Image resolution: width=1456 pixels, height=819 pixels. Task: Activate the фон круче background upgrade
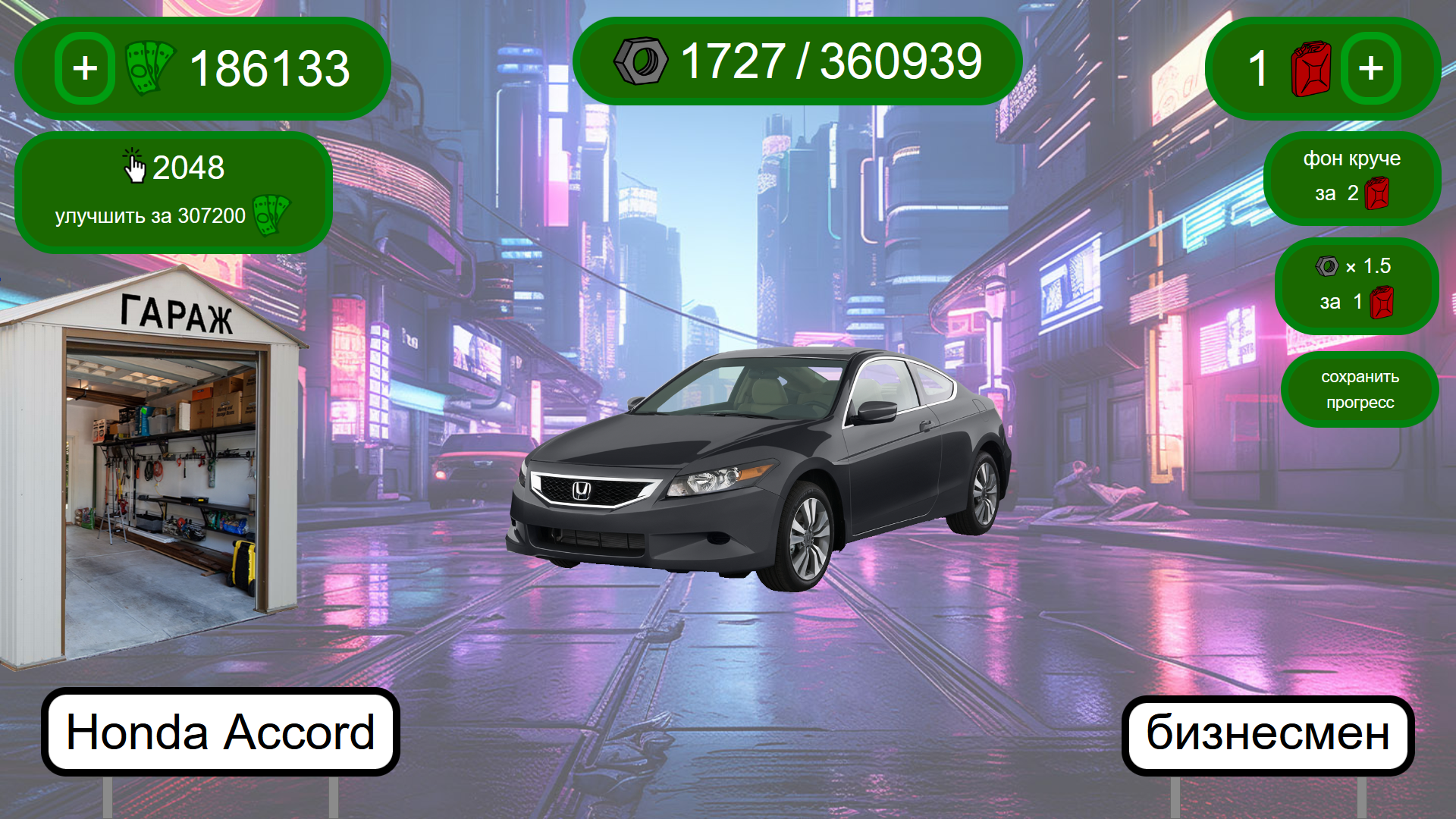(1352, 180)
